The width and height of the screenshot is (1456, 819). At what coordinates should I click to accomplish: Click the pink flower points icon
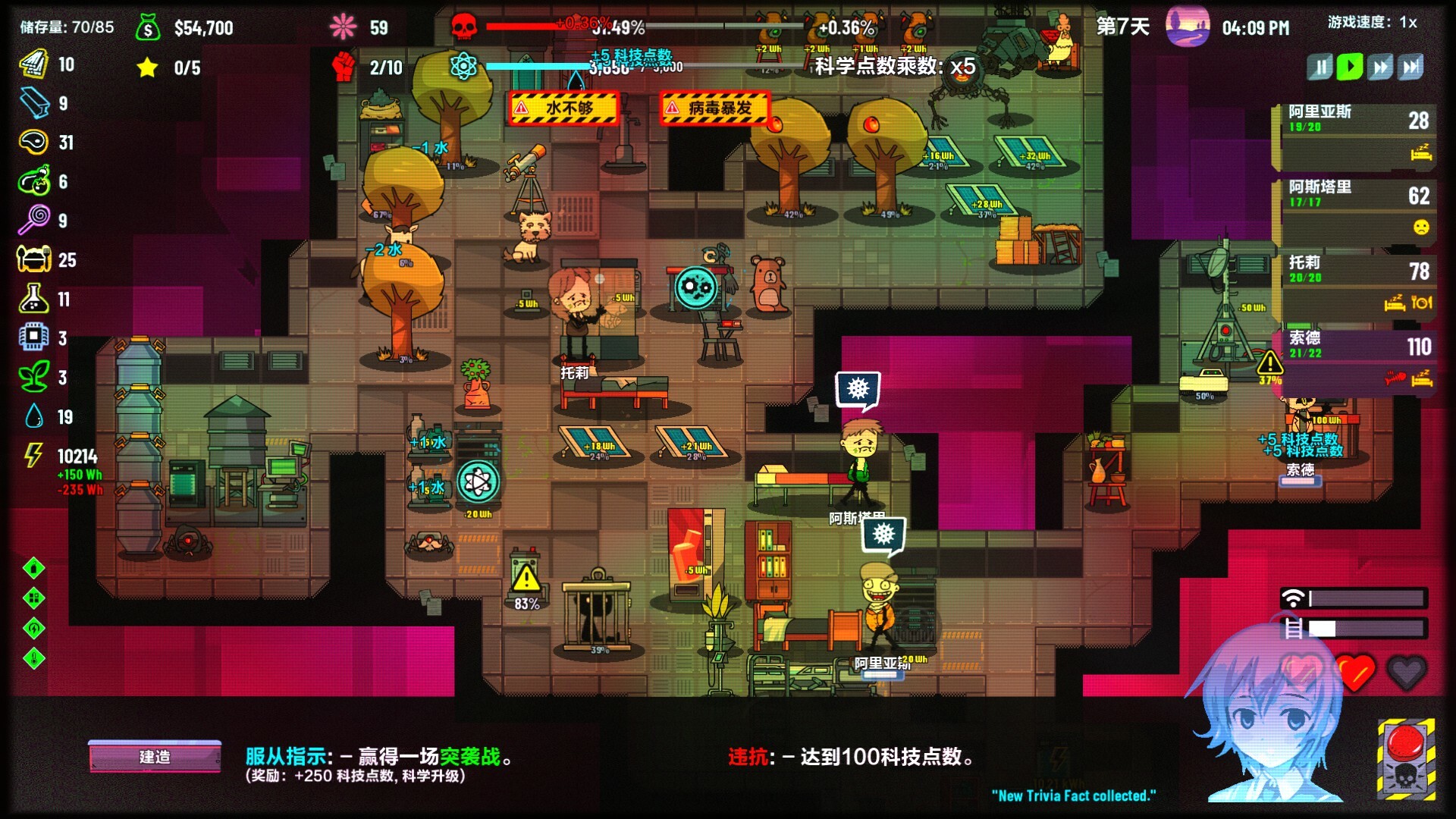(x=343, y=26)
